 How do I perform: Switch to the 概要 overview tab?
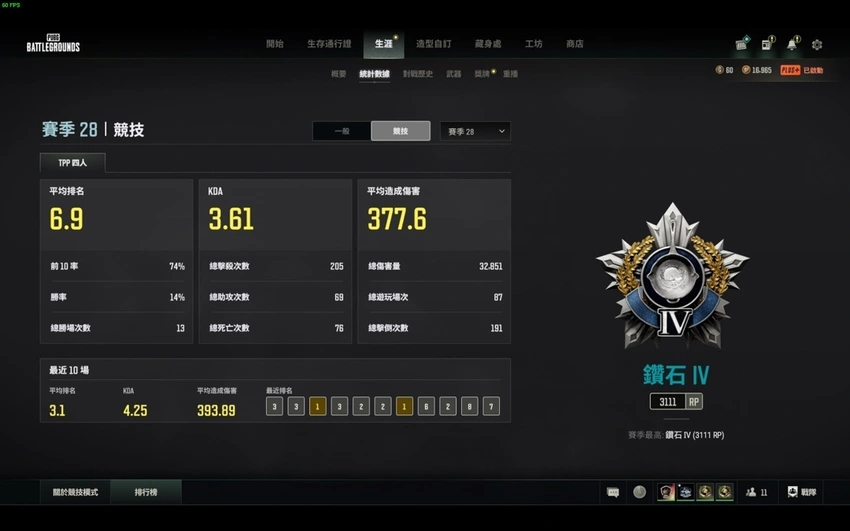(x=338, y=74)
